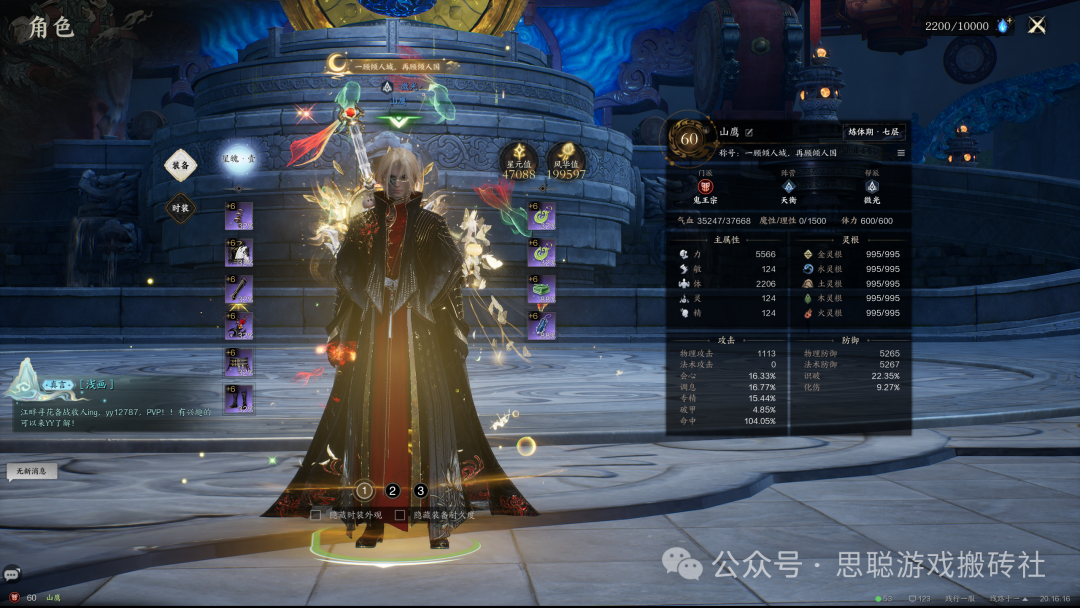
Task: Switch to the 装备 equipment tab
Action: 181,166
